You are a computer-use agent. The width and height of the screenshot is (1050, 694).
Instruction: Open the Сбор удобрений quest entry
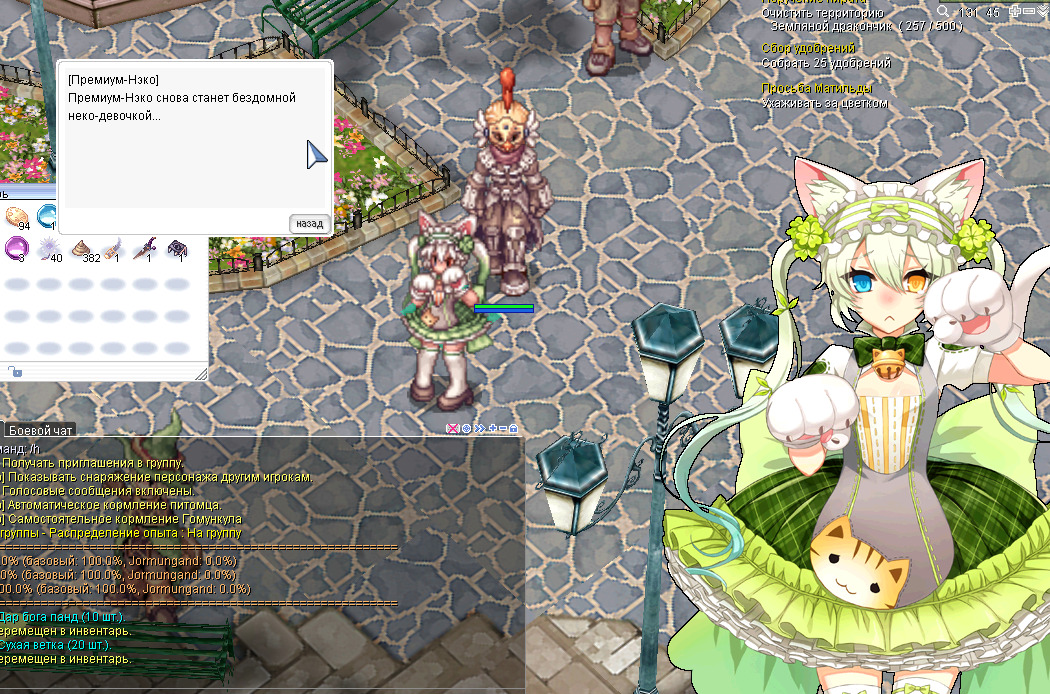[x=808, y=48]
